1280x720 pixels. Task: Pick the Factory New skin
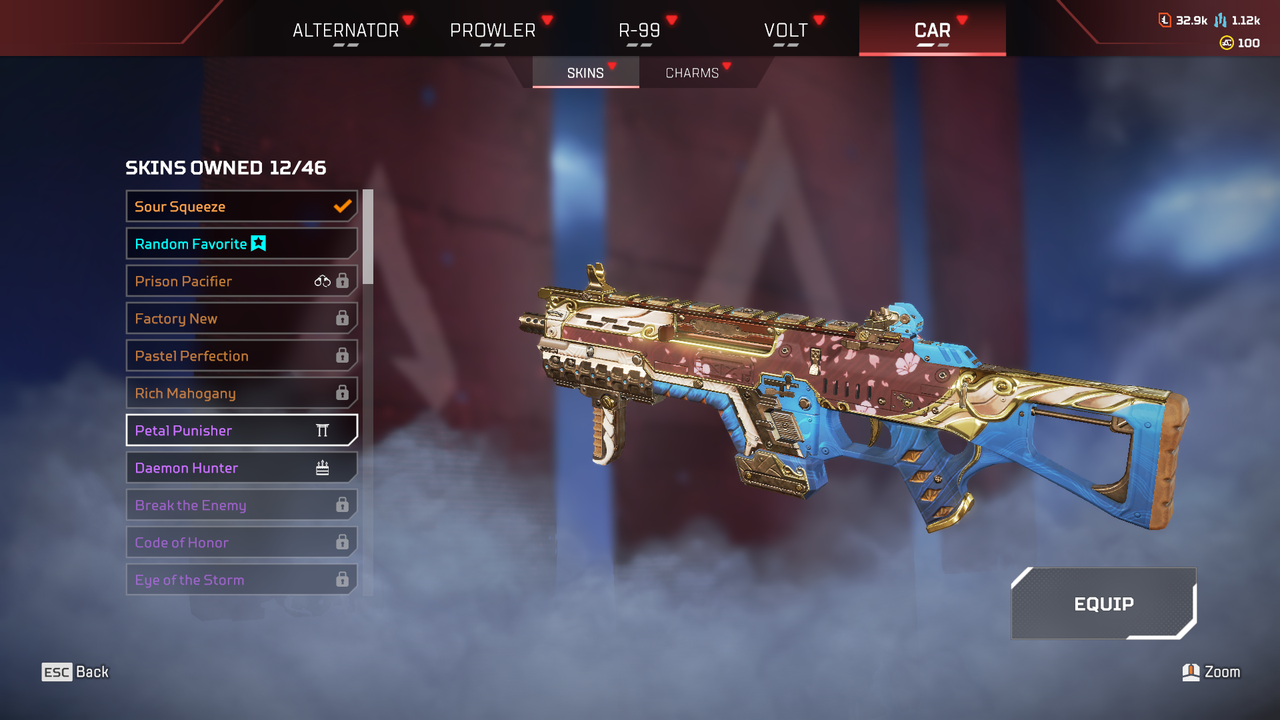241,319
